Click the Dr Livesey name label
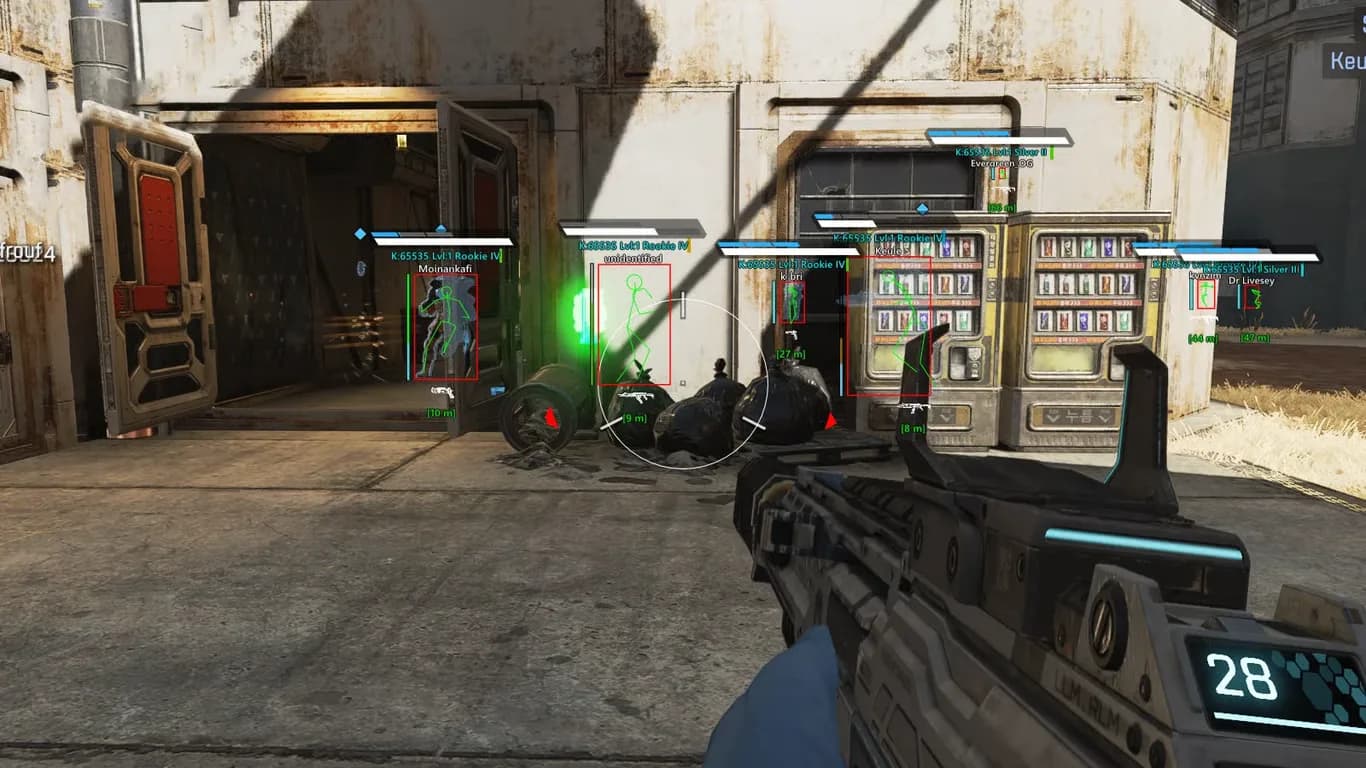 (1250, 281)
